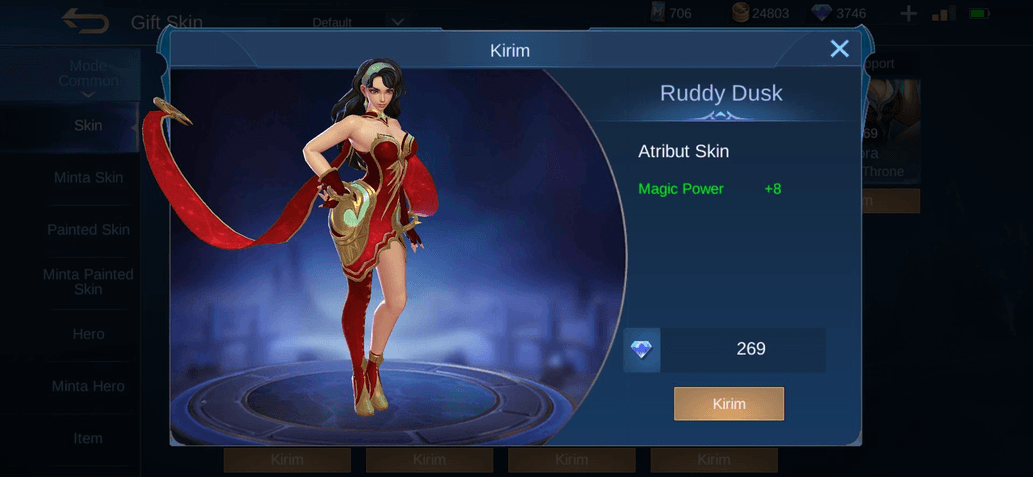
Task: Choose the Minta Painted Skin tab
Action: [88, 281]
